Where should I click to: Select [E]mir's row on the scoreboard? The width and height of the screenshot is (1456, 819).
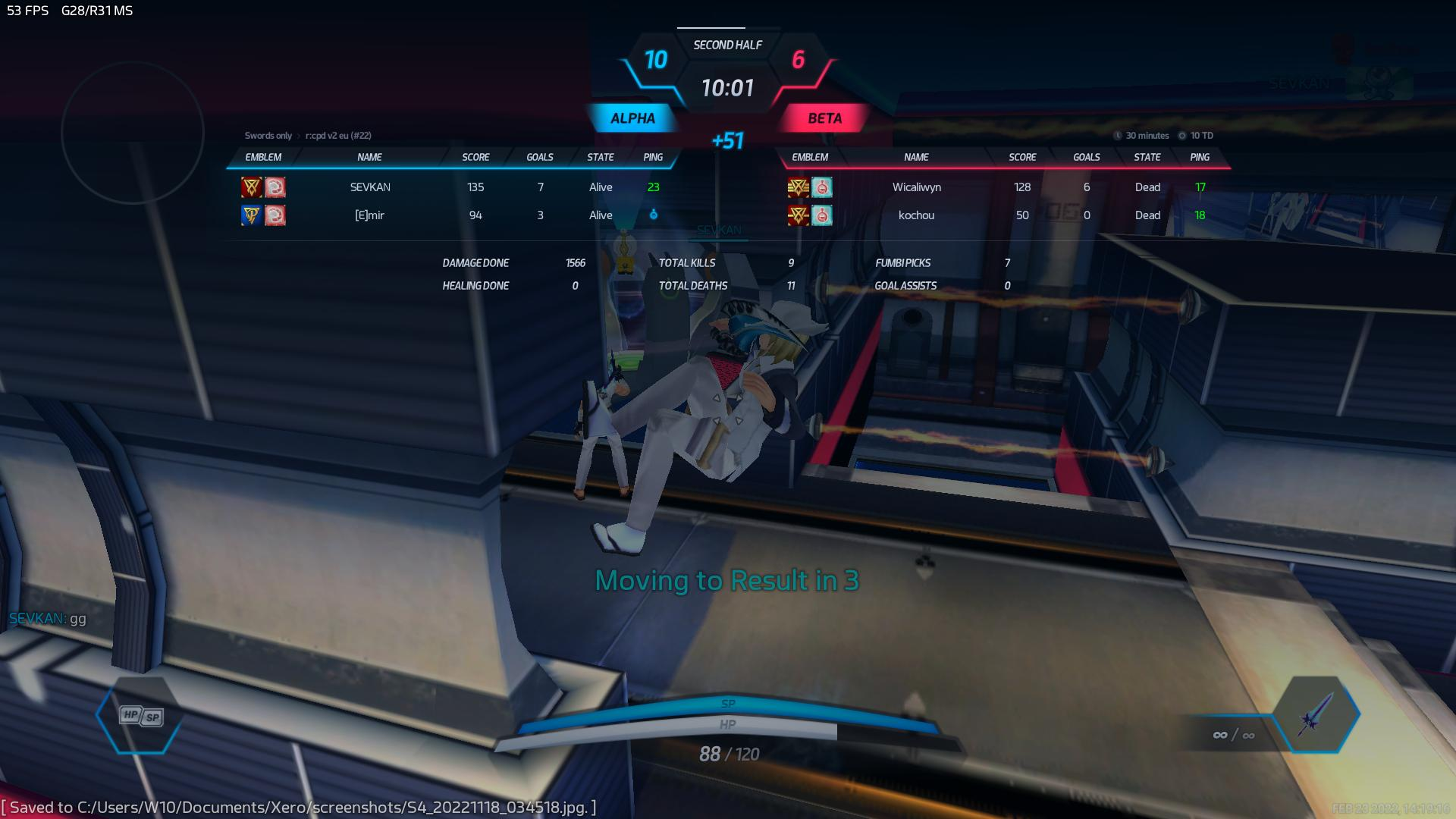[370, 215]
